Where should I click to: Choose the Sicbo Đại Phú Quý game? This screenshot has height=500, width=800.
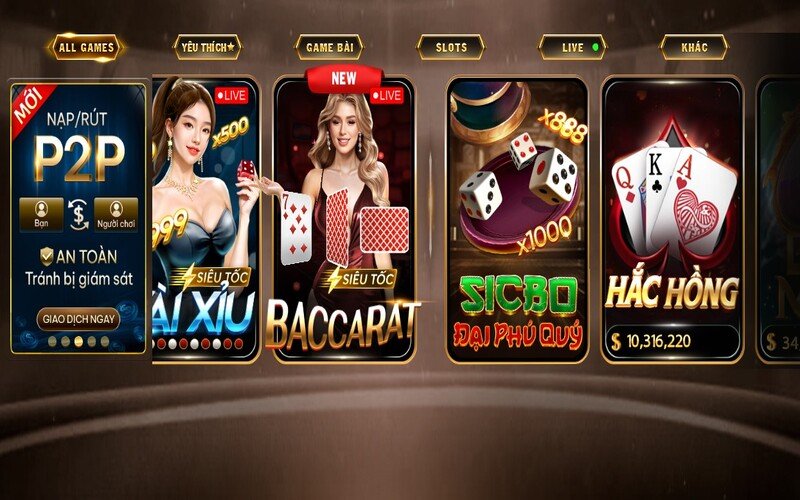tap(516, 220)
